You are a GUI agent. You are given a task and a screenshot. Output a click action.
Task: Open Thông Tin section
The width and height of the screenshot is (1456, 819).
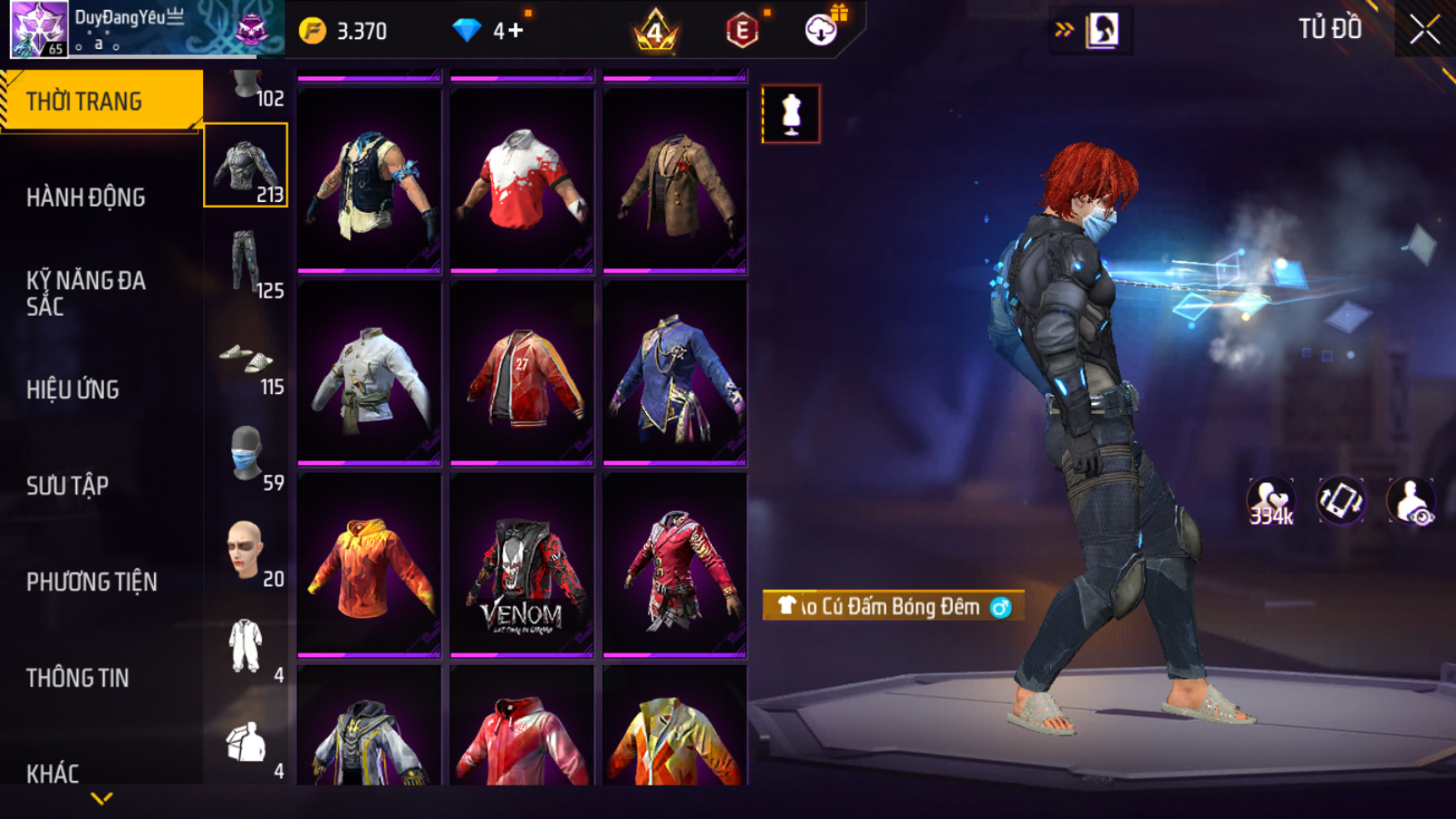(77, 678)
